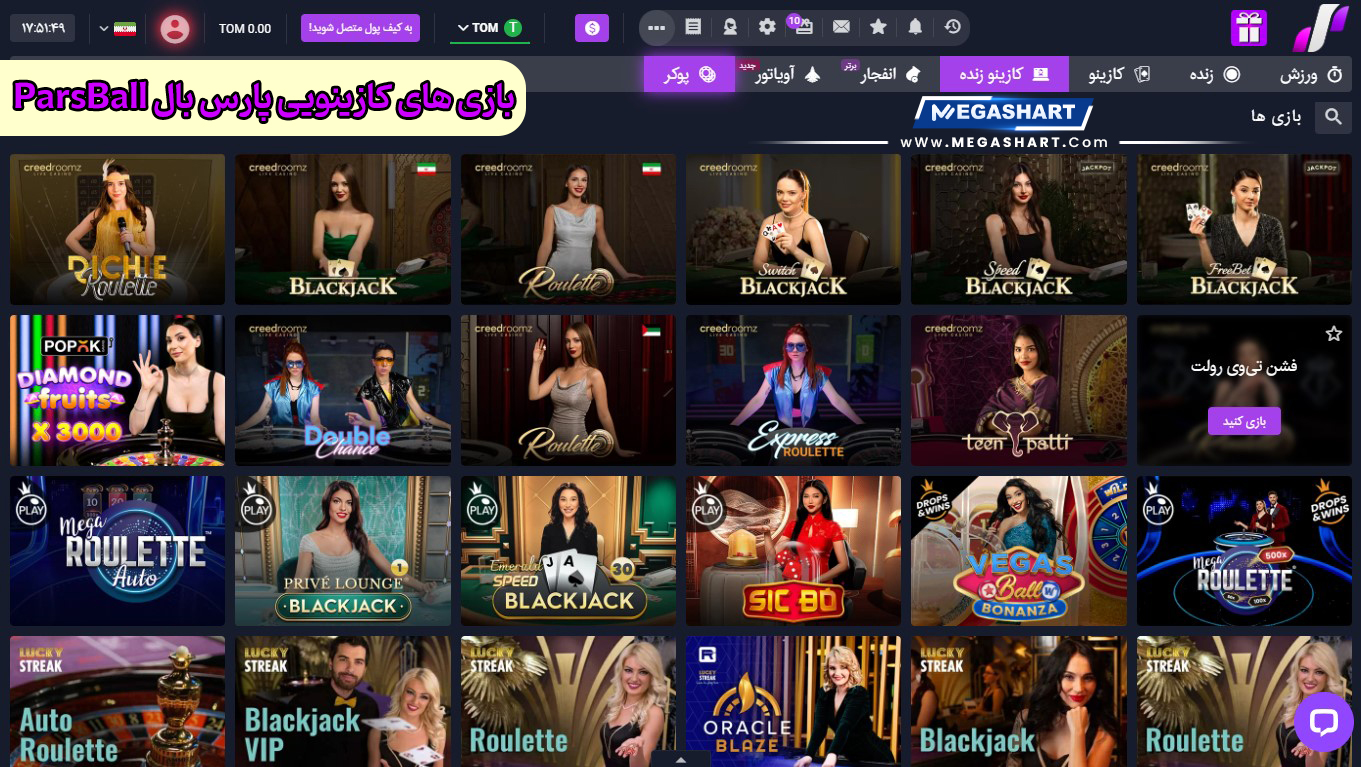Click the wallet connect button به کیف پول
The image size is (1361, 767).
coord(360,28)
